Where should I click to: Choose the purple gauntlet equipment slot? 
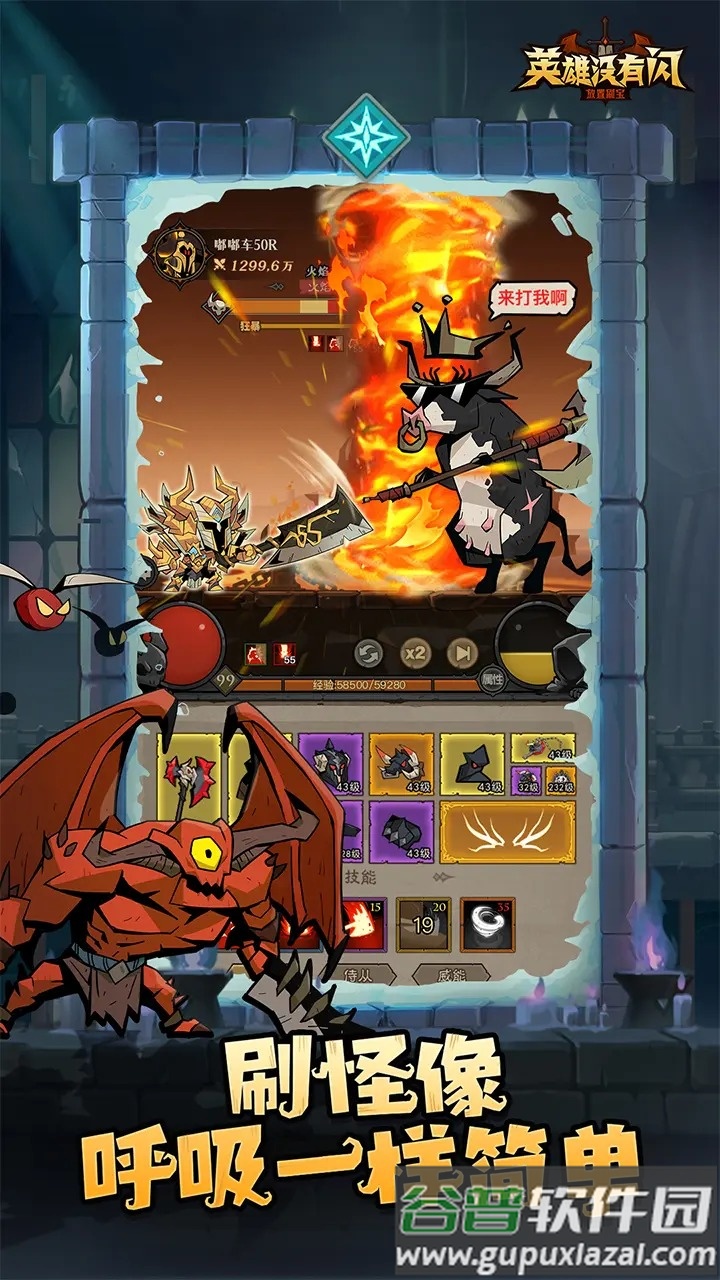click(401, 832)
